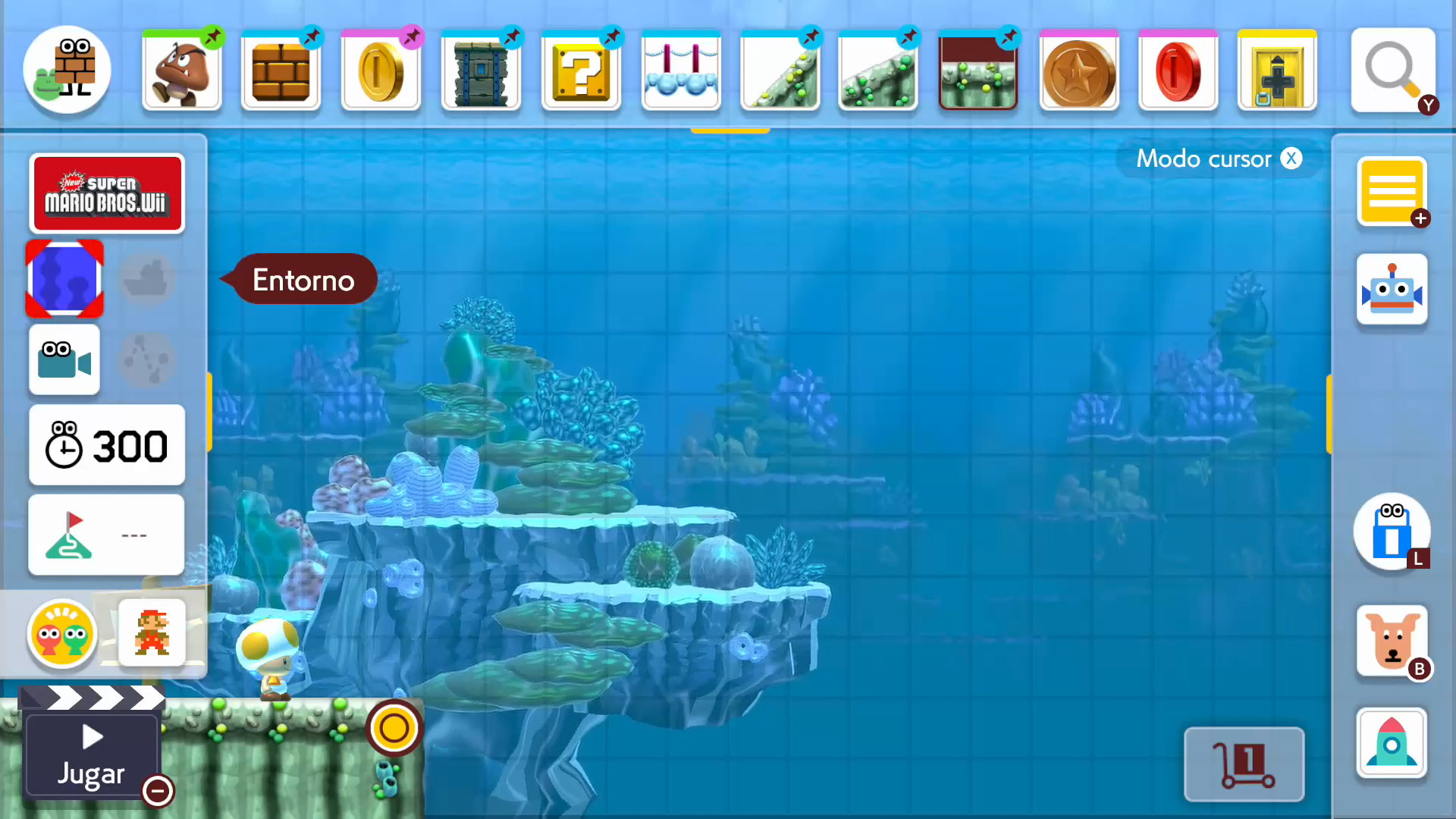The image size is (1456, 819).
Task: Open the goal flag clear condition settings
Action: tap(106, 534)
